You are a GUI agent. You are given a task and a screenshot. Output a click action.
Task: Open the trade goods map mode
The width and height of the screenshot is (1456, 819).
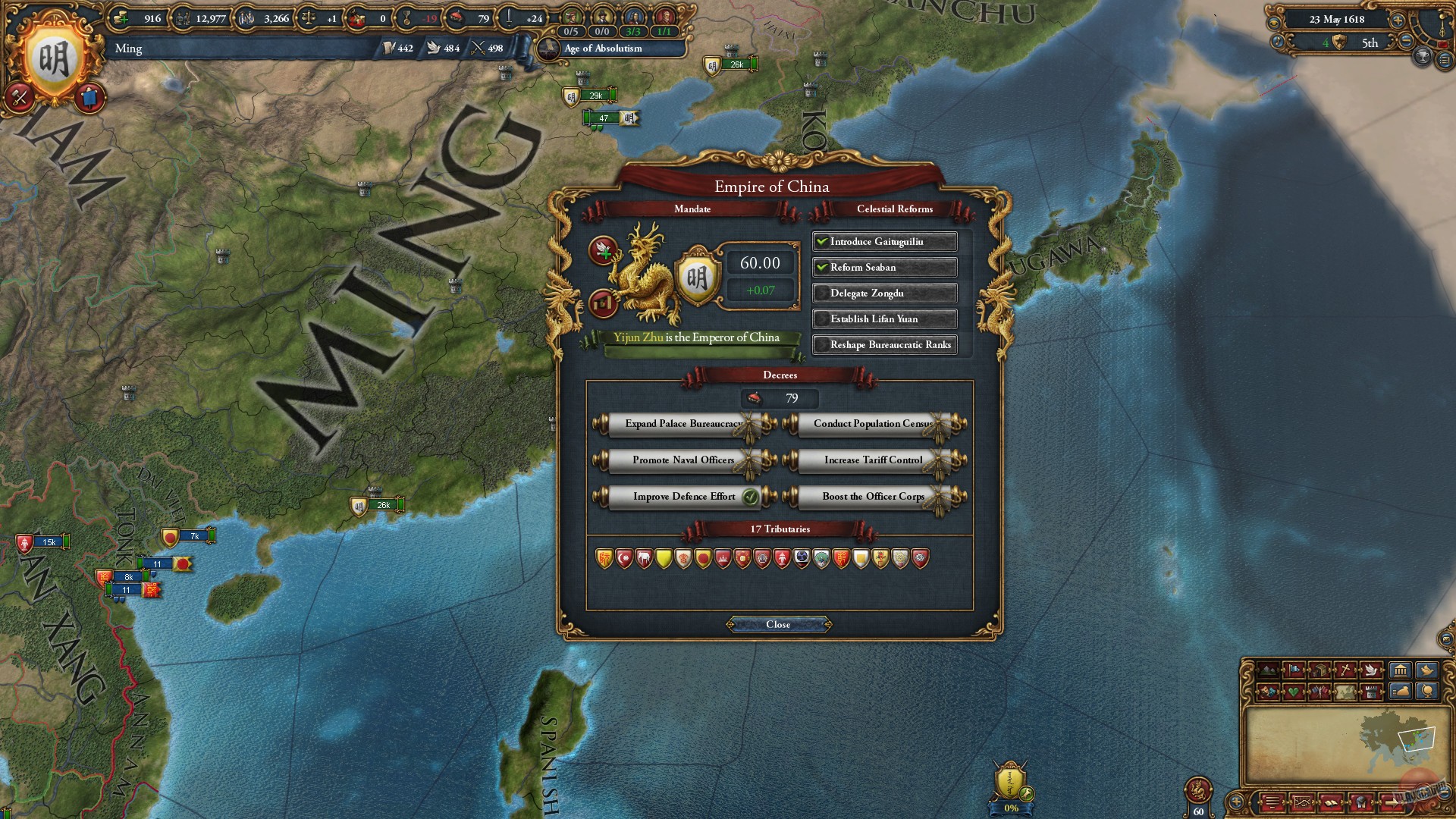click(1318, 670)
